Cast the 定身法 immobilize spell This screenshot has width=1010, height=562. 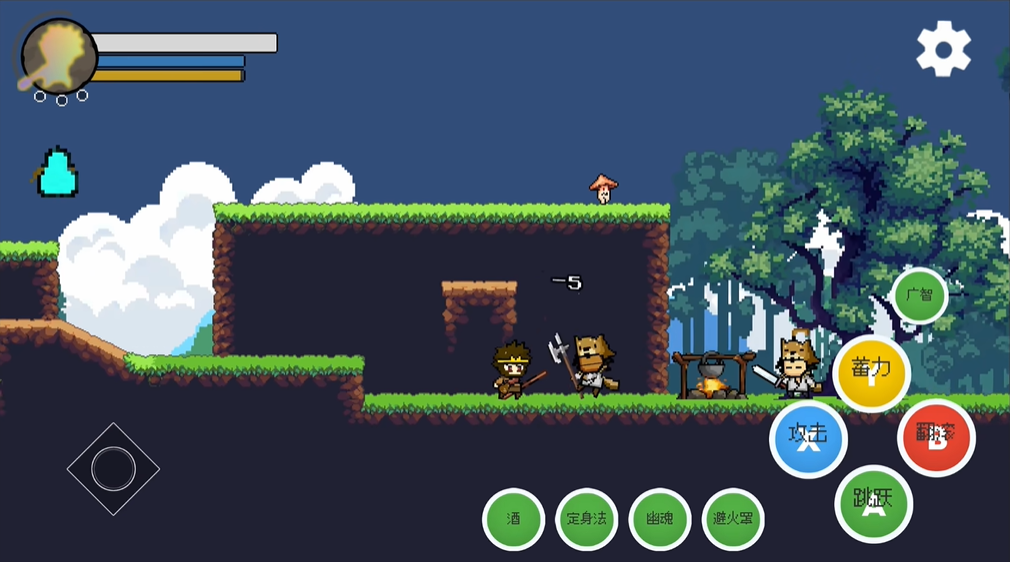click(x=587, y=519)
